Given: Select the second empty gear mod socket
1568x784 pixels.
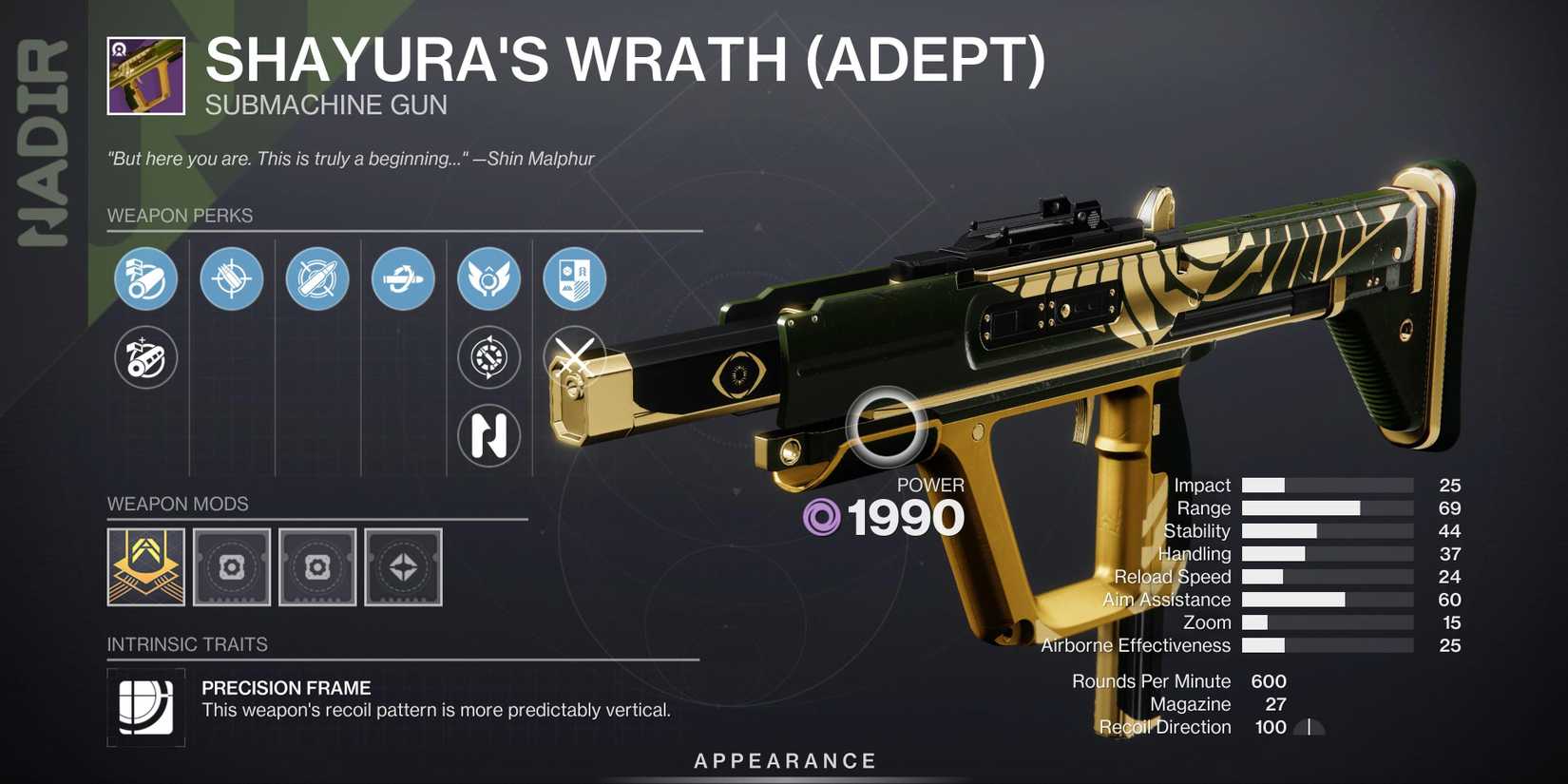Looking at the screenshot, I should [316, 567].
